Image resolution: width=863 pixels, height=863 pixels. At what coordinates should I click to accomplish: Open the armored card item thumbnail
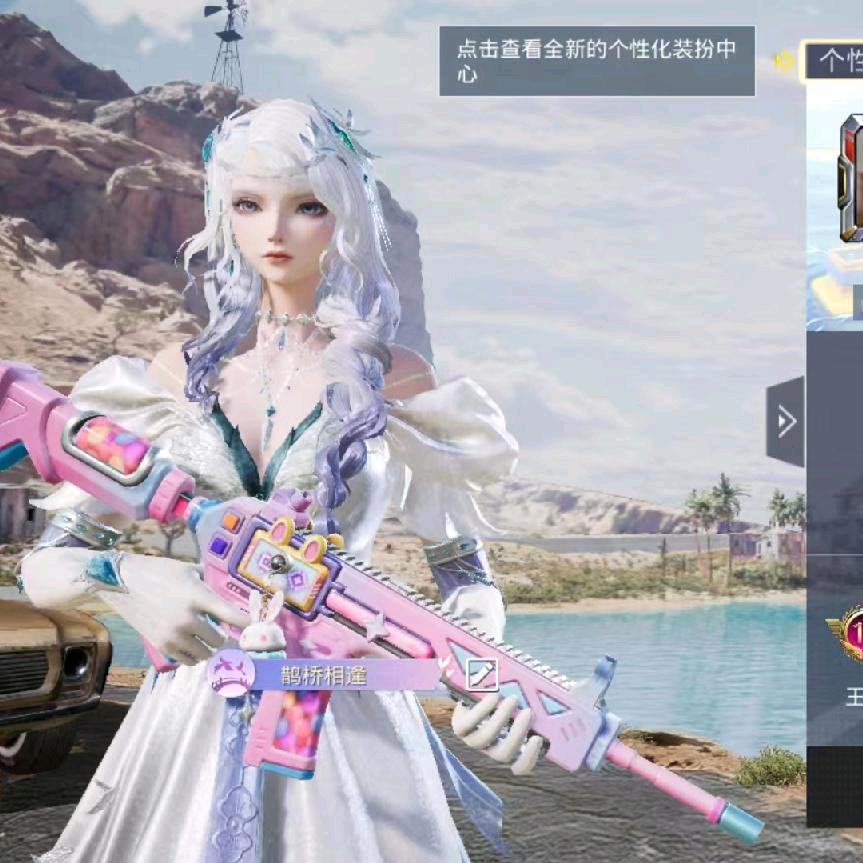click(x=850, y=180)
